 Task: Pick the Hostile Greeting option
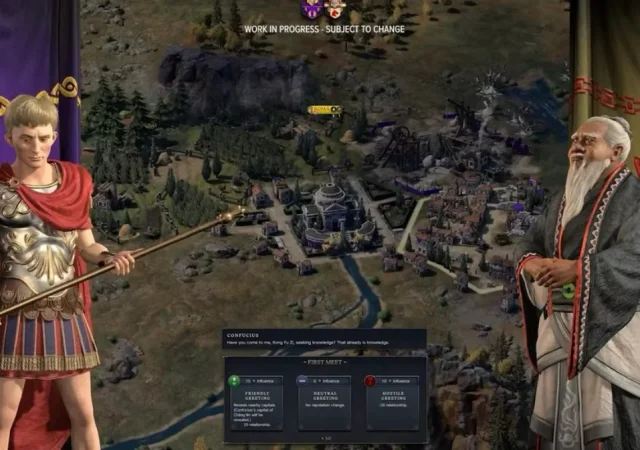392,401
